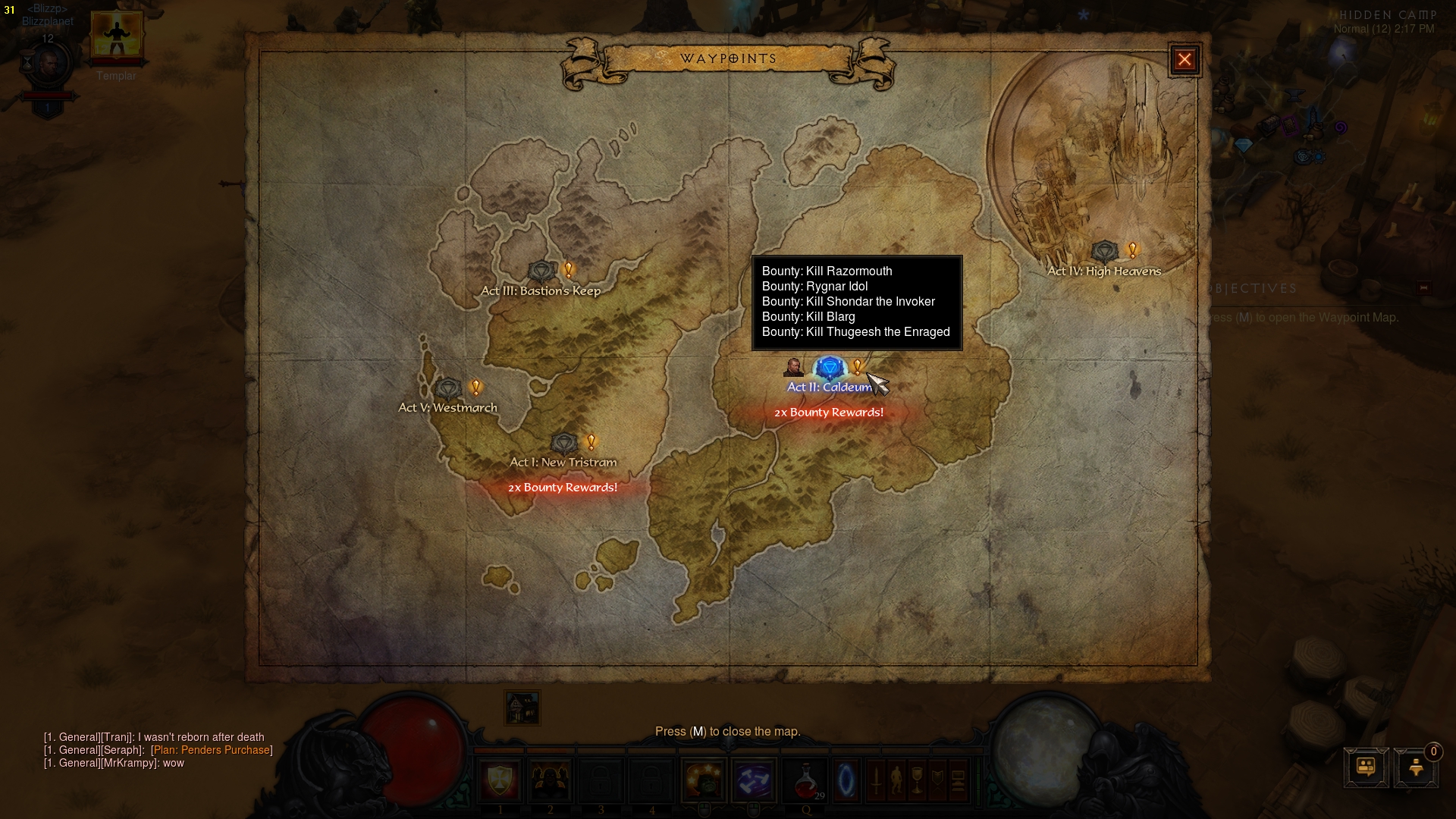
Task: Close the Waypoints map window
Action: (x=1185, y=60)
